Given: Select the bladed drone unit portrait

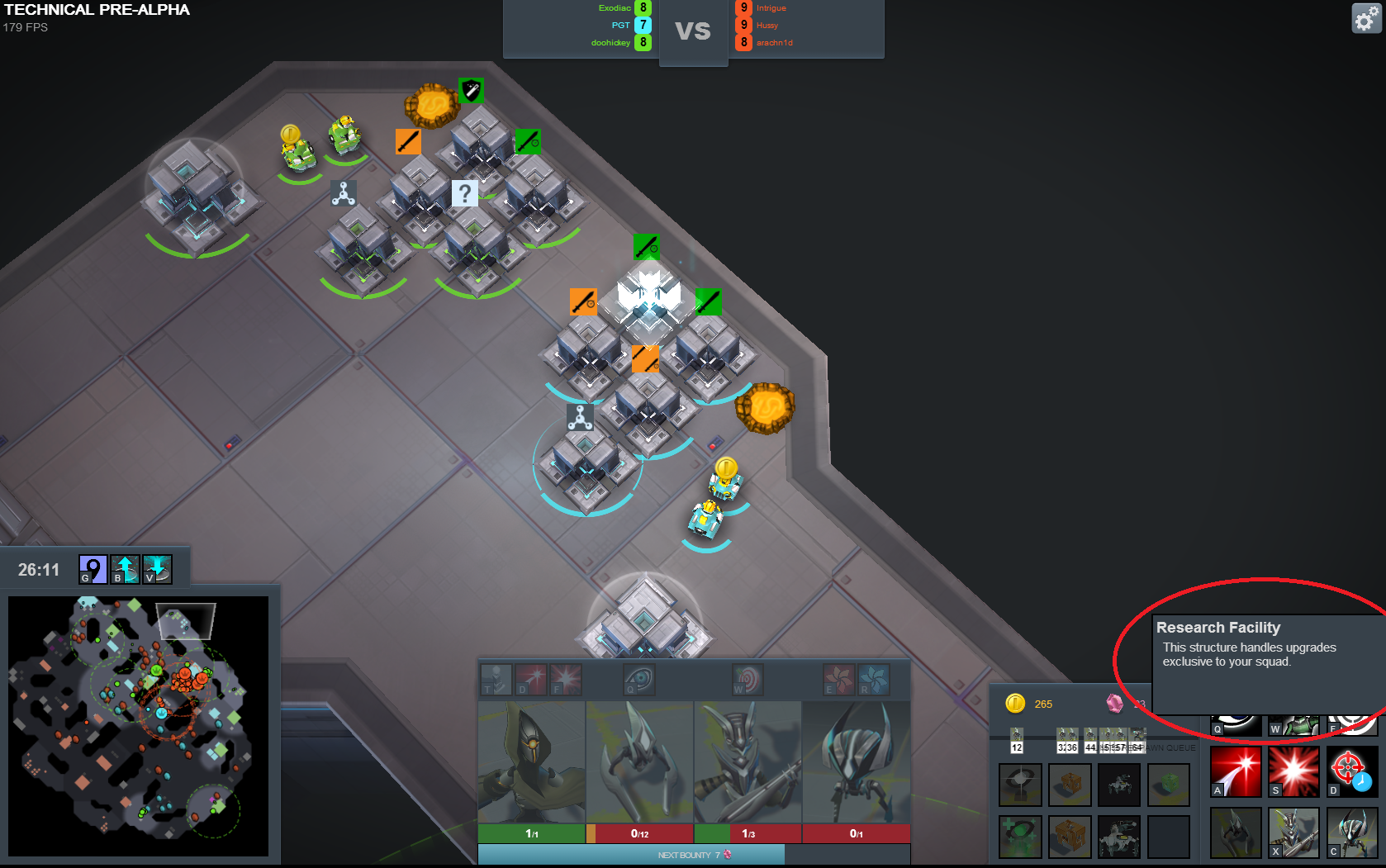Looking at the screenshot, I should (x=639, y=761).
